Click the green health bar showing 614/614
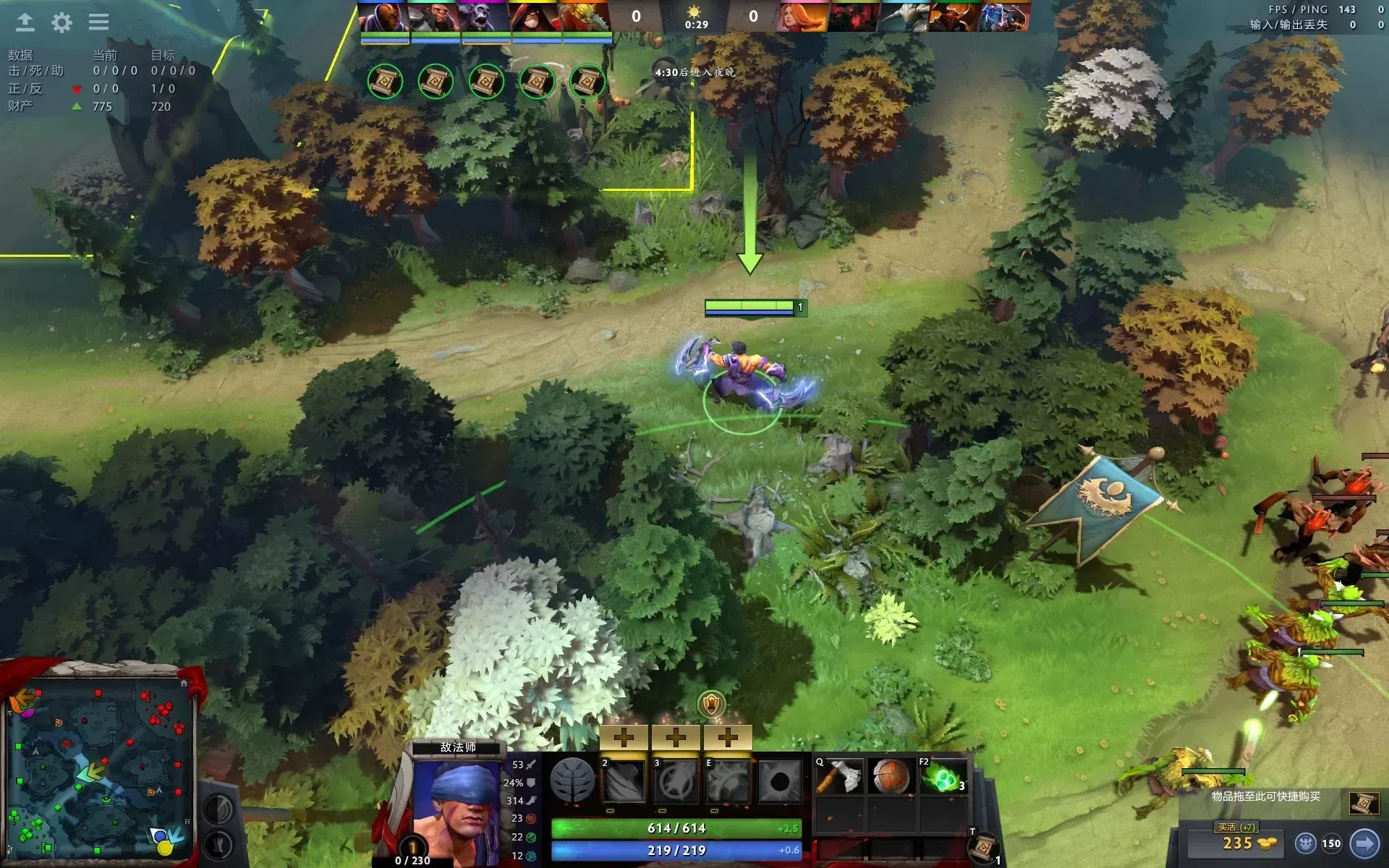The image size is (1389, 868). pos(677,827)
